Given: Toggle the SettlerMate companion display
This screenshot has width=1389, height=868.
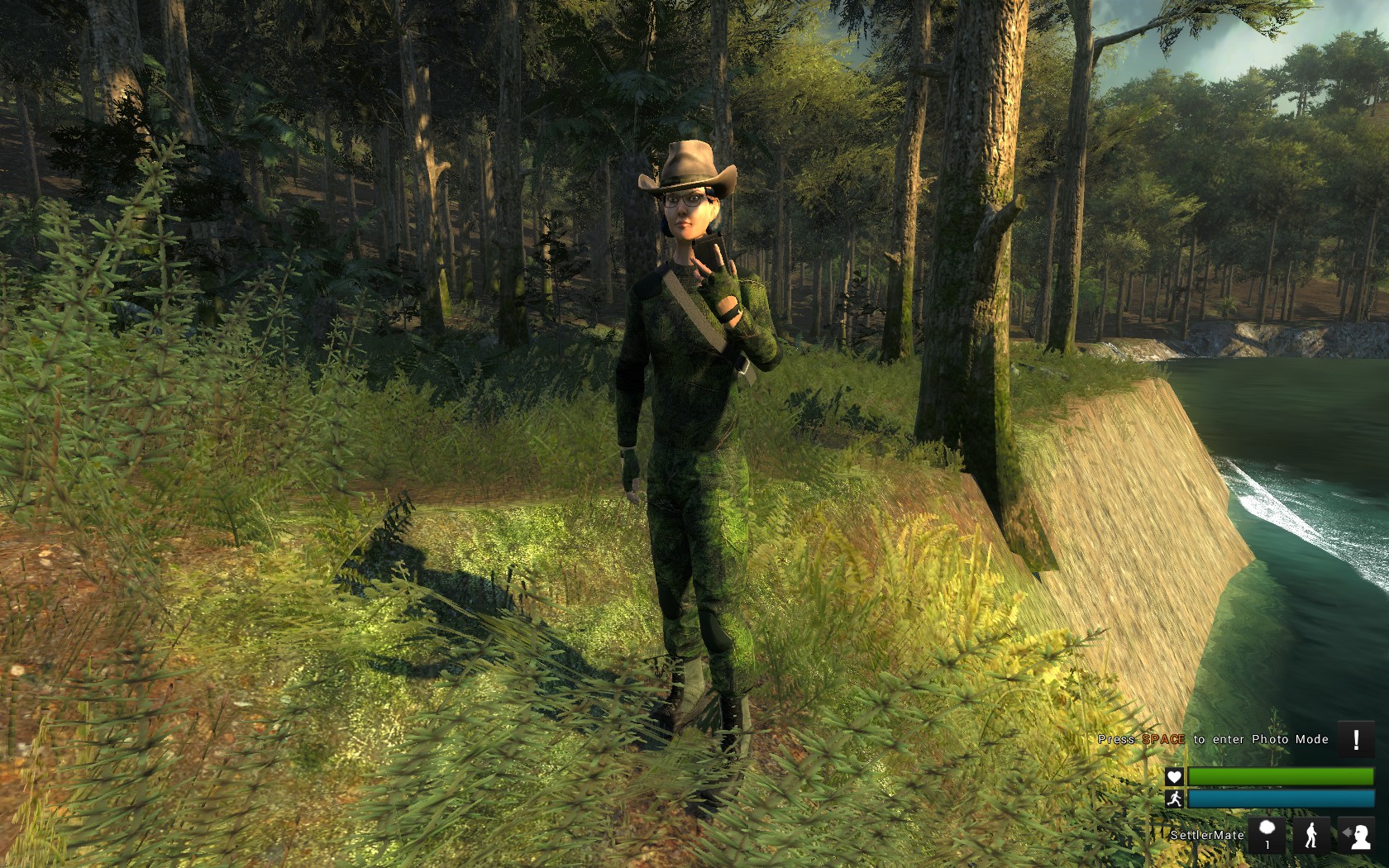Looking at the screenshot, I should [1206, 835].
